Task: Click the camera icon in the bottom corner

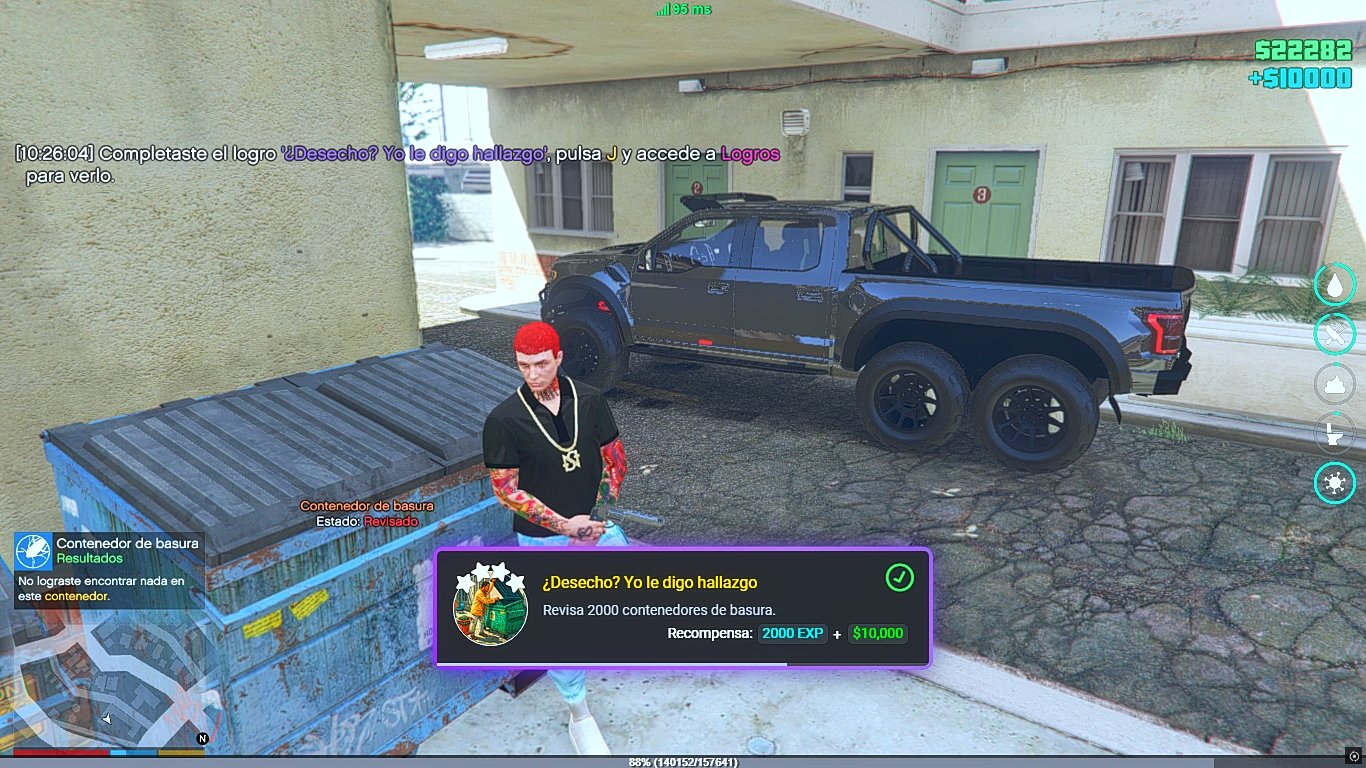Action: point(1354,756)
